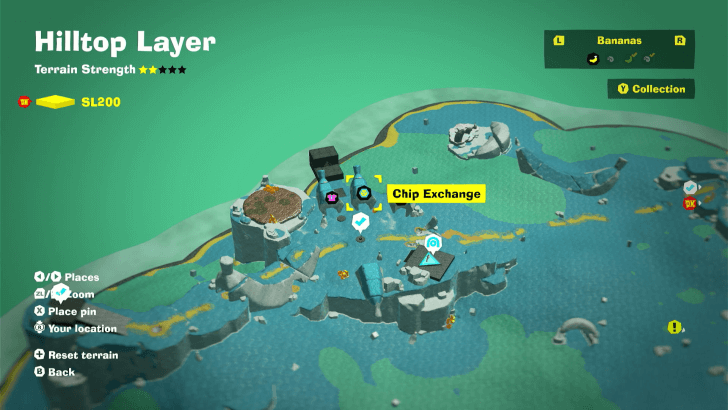The width and height of the screenshot is (728, 410).
Task: Center map on Your location
Action: click(81, 328)
